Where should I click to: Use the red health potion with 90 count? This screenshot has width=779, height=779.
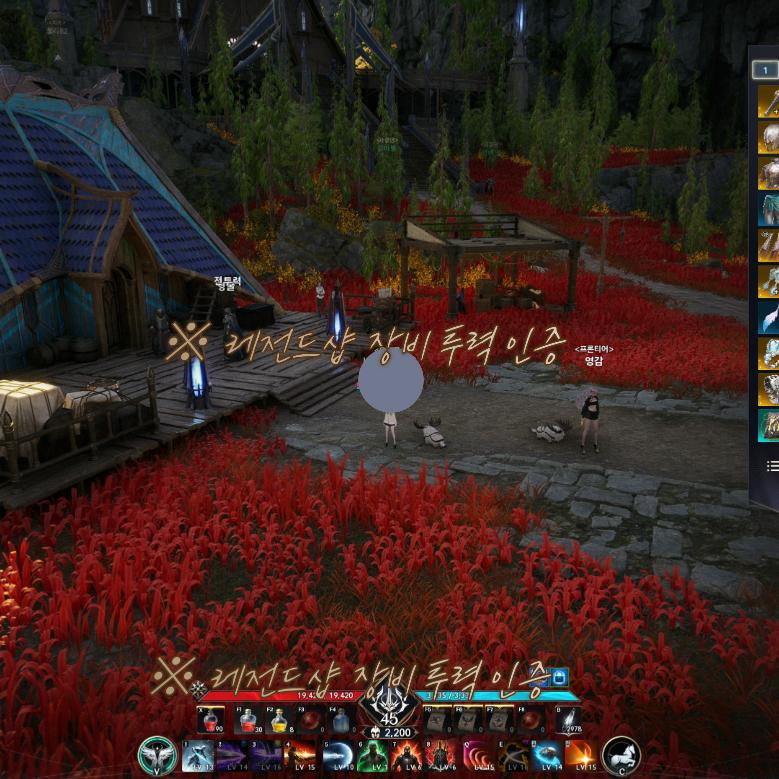(210, 720)
